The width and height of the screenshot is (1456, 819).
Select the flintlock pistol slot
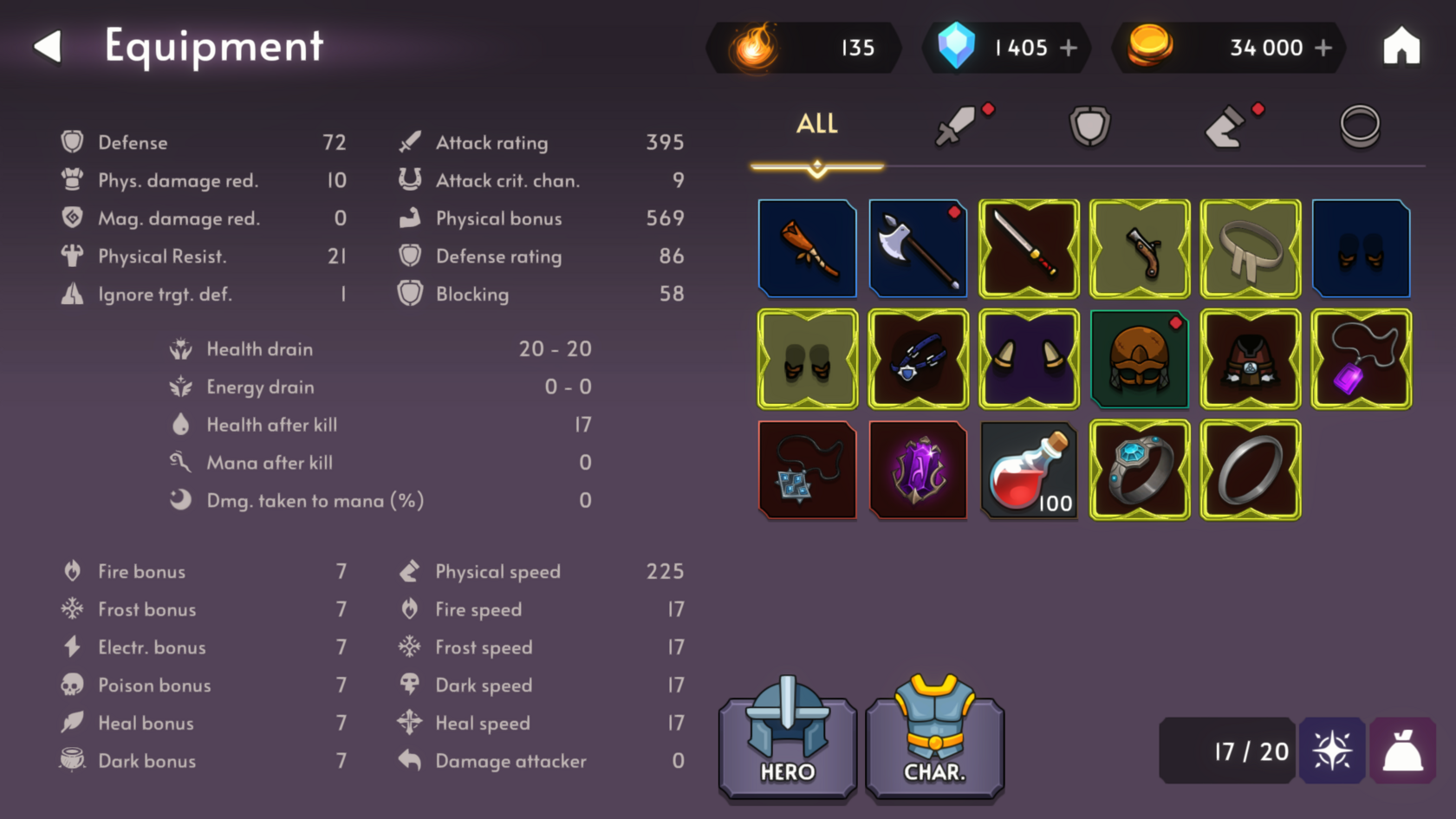pos(1140,249)
